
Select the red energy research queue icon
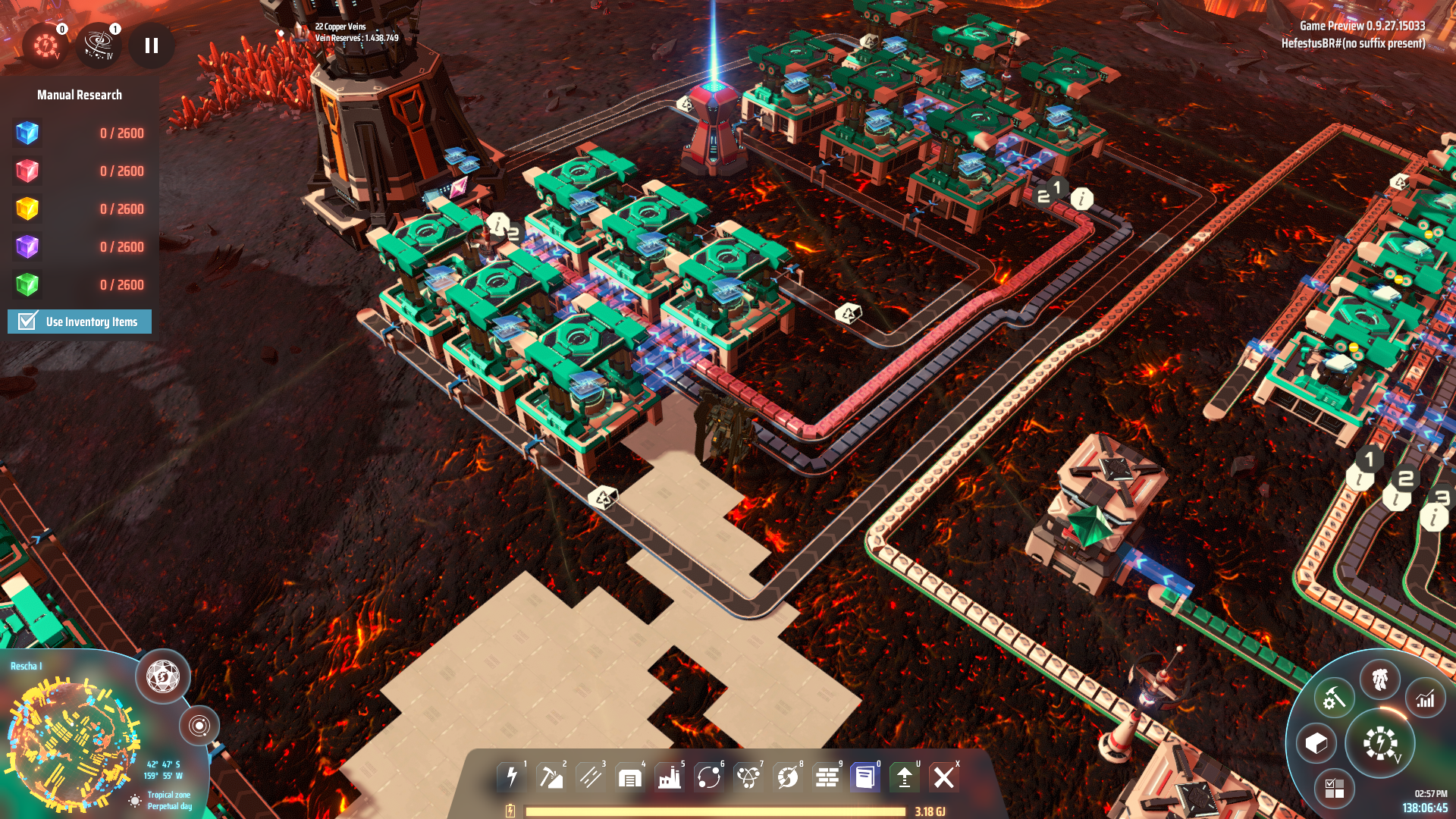coord(45,45)
